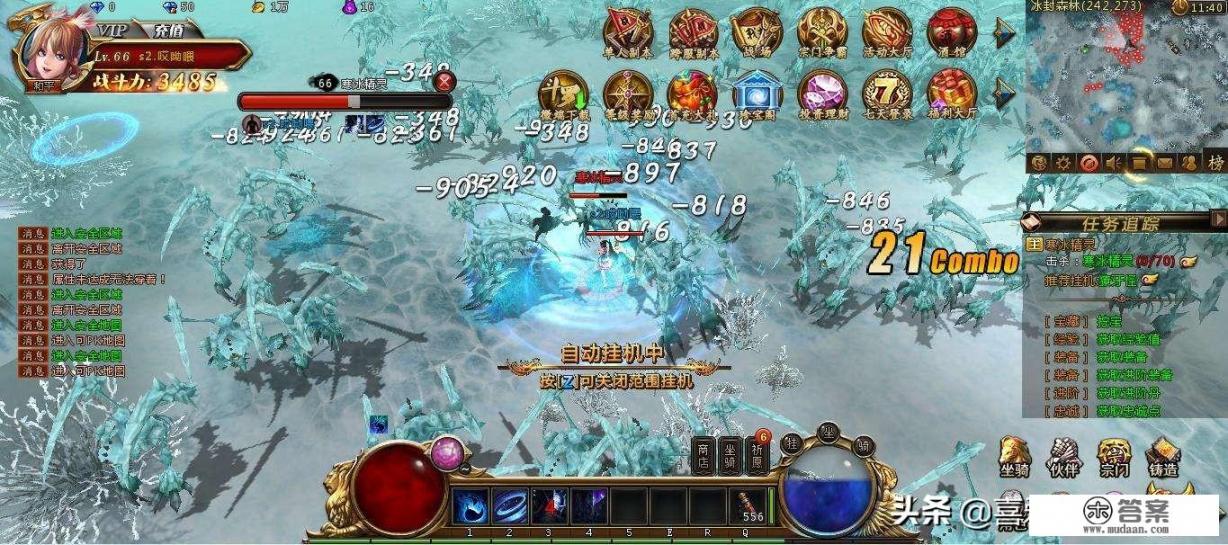This screenshot has width=1228, height=545.
Task: Close the 寒冰精灵 target health panel
Action: pos(444,82)
